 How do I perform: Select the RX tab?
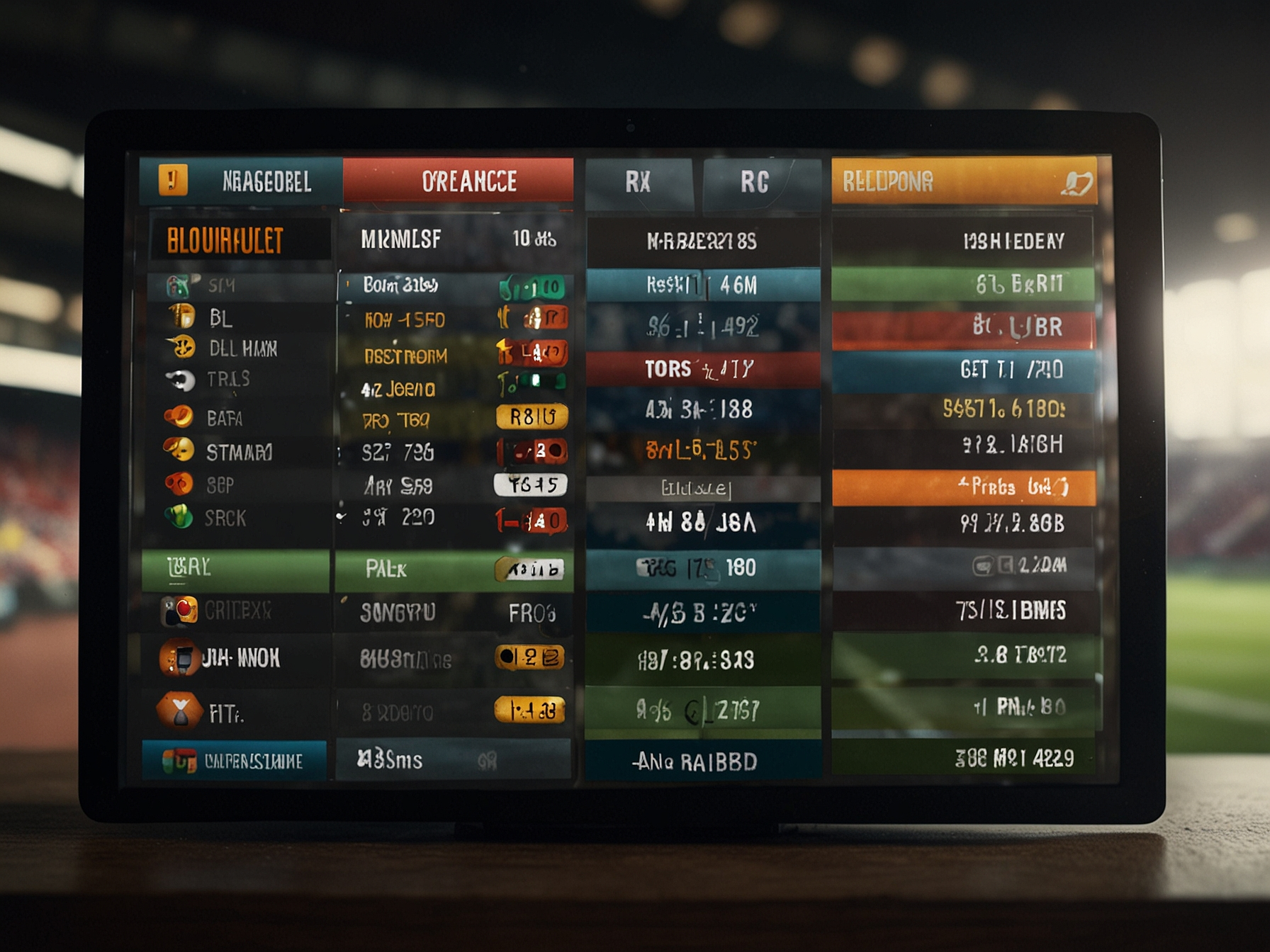[639, 183]
